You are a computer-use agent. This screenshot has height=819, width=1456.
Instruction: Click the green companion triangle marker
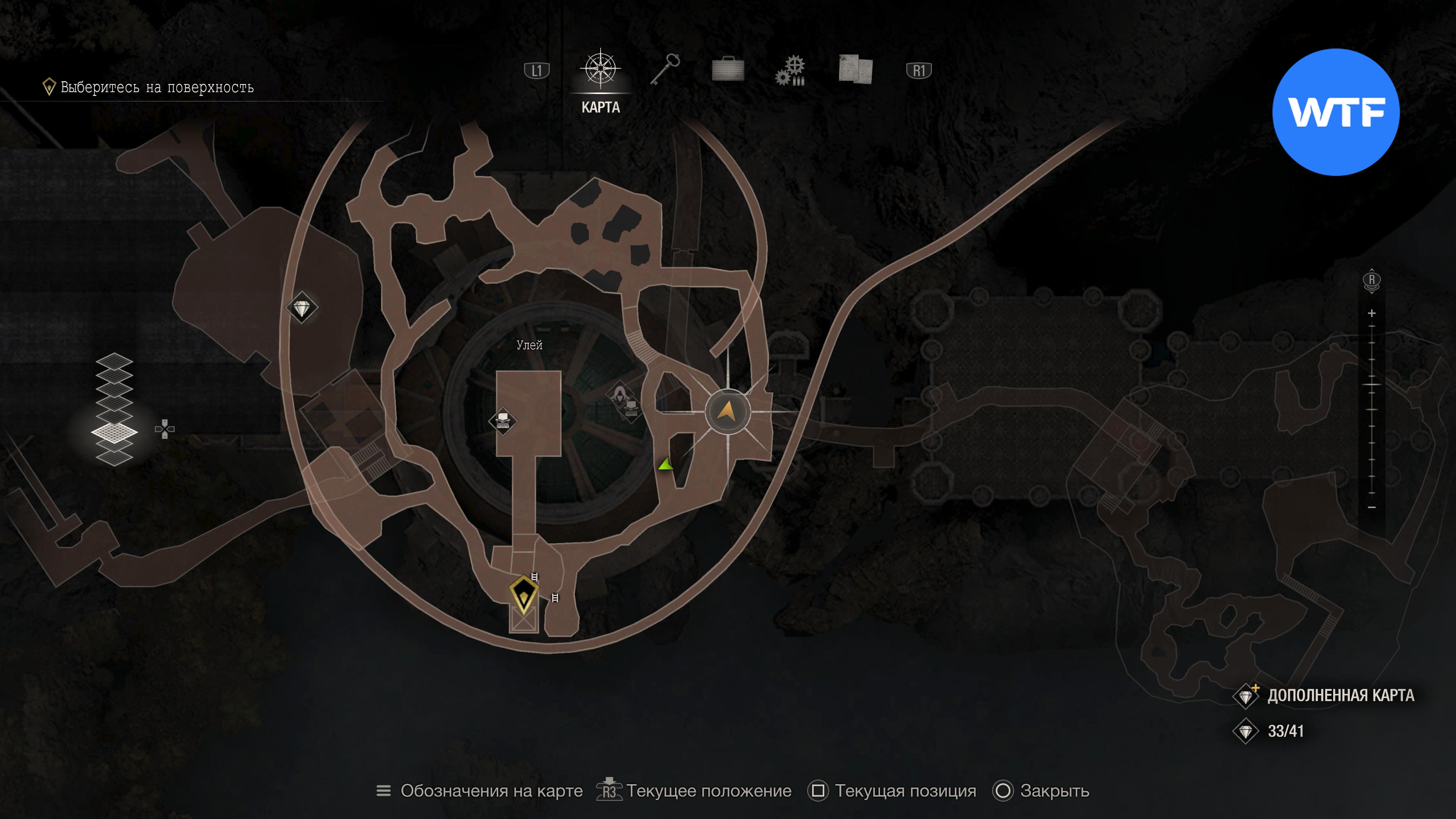pyautogui.click(x=666, y=465)
